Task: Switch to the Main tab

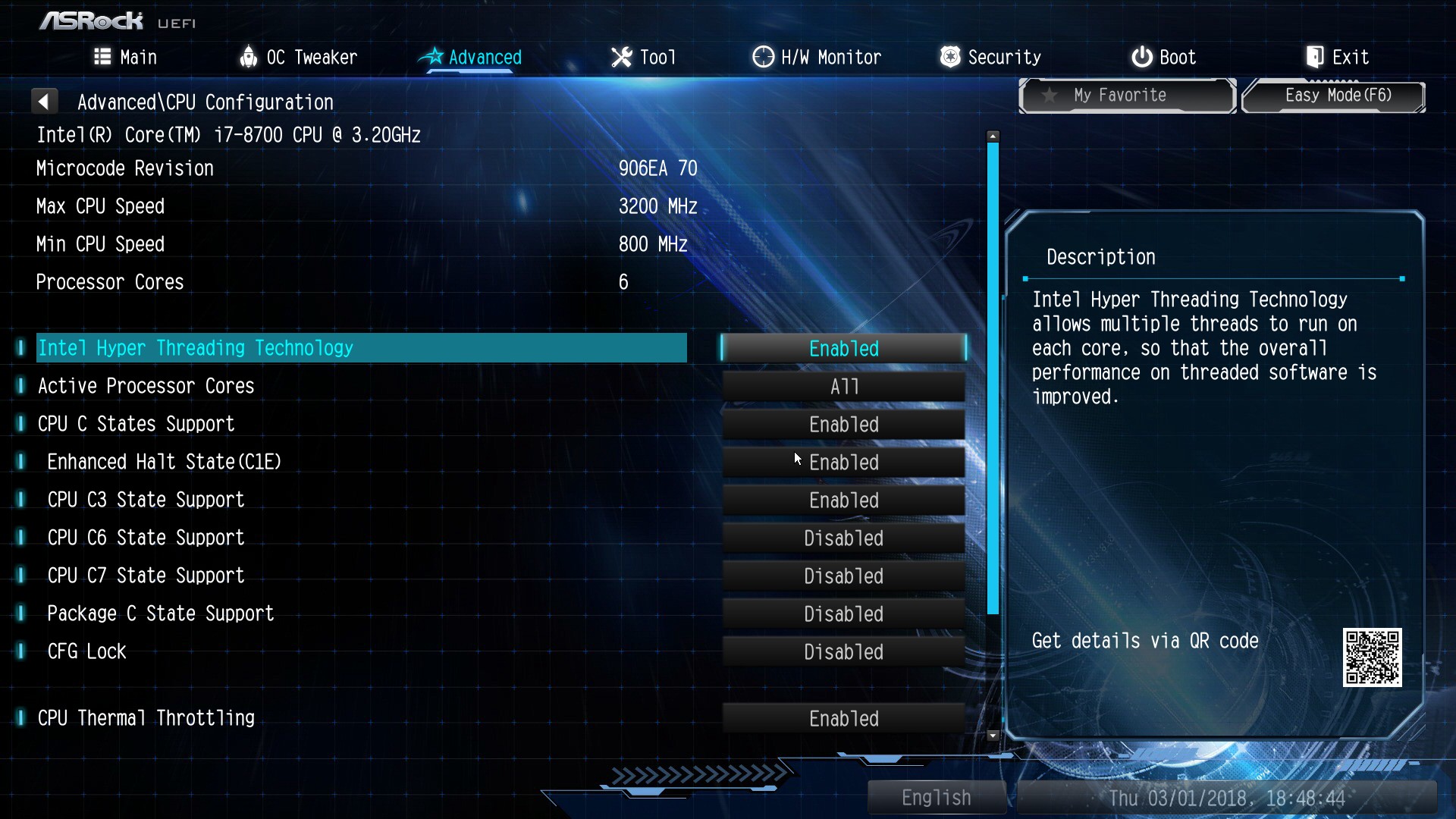Action: point(126,57)
